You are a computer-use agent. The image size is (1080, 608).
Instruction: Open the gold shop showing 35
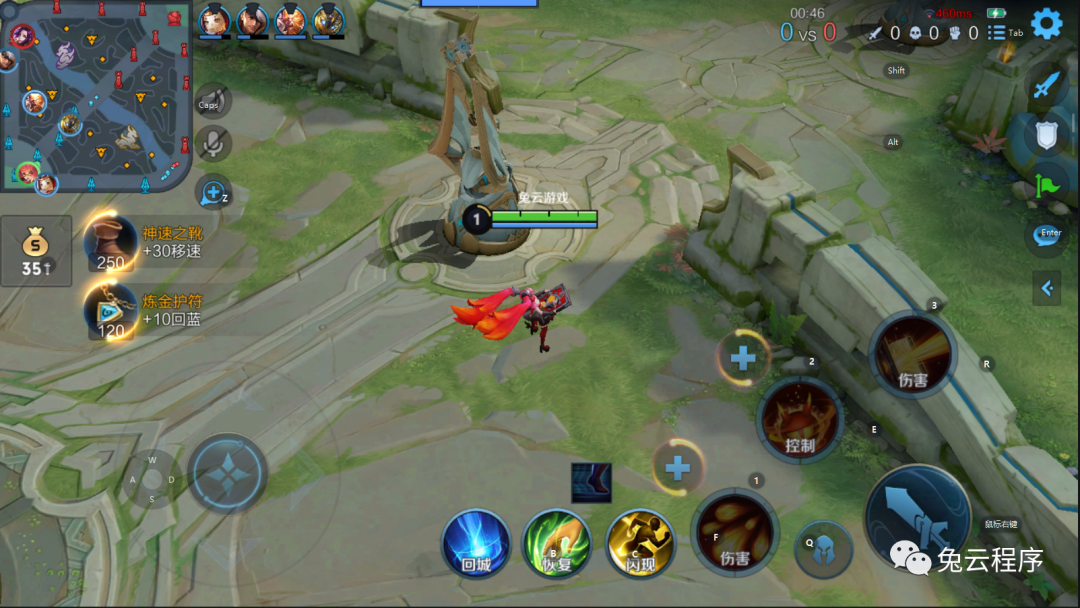(36, 251)
